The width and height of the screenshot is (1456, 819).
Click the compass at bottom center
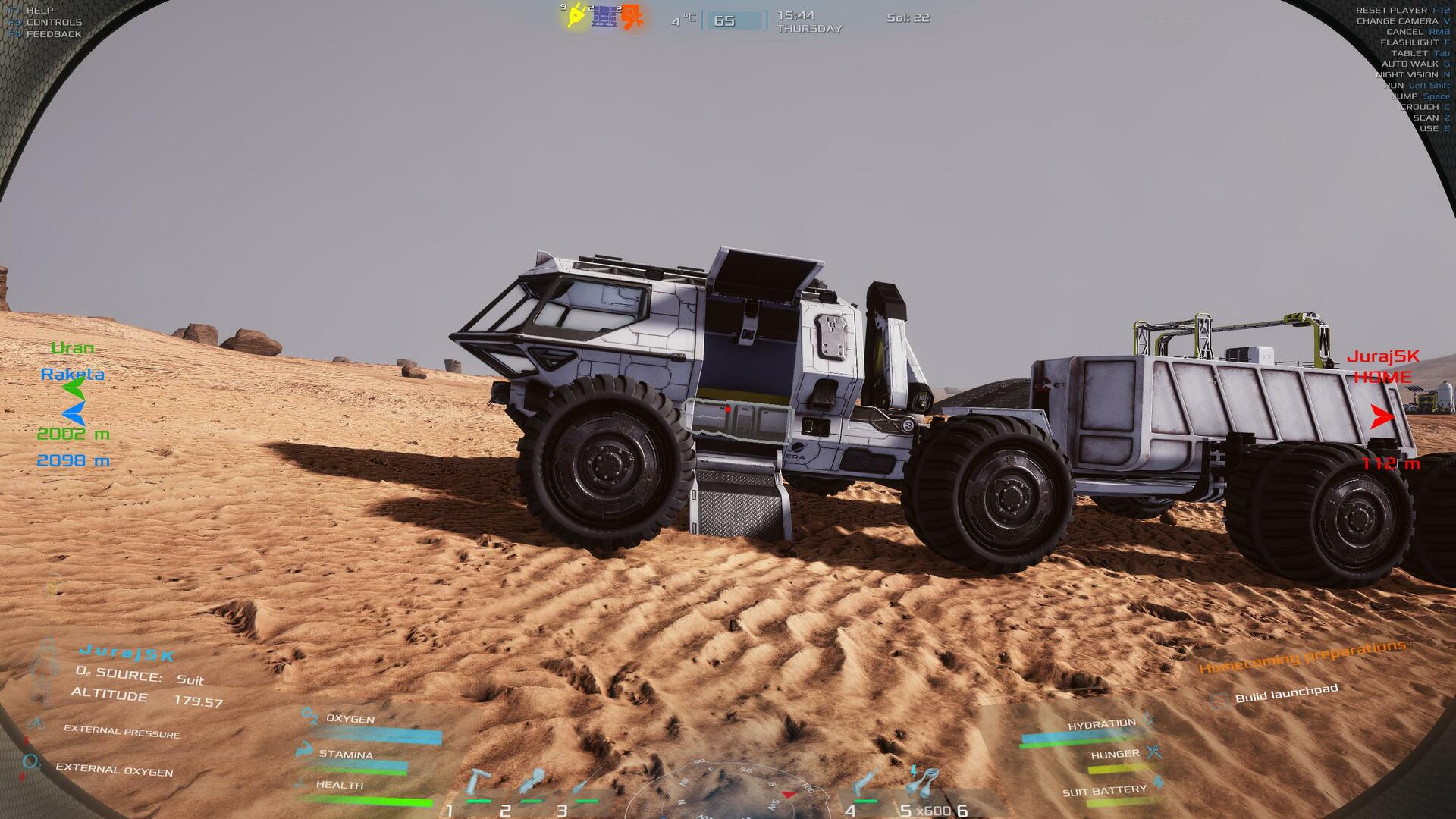(x=726, y=792)
